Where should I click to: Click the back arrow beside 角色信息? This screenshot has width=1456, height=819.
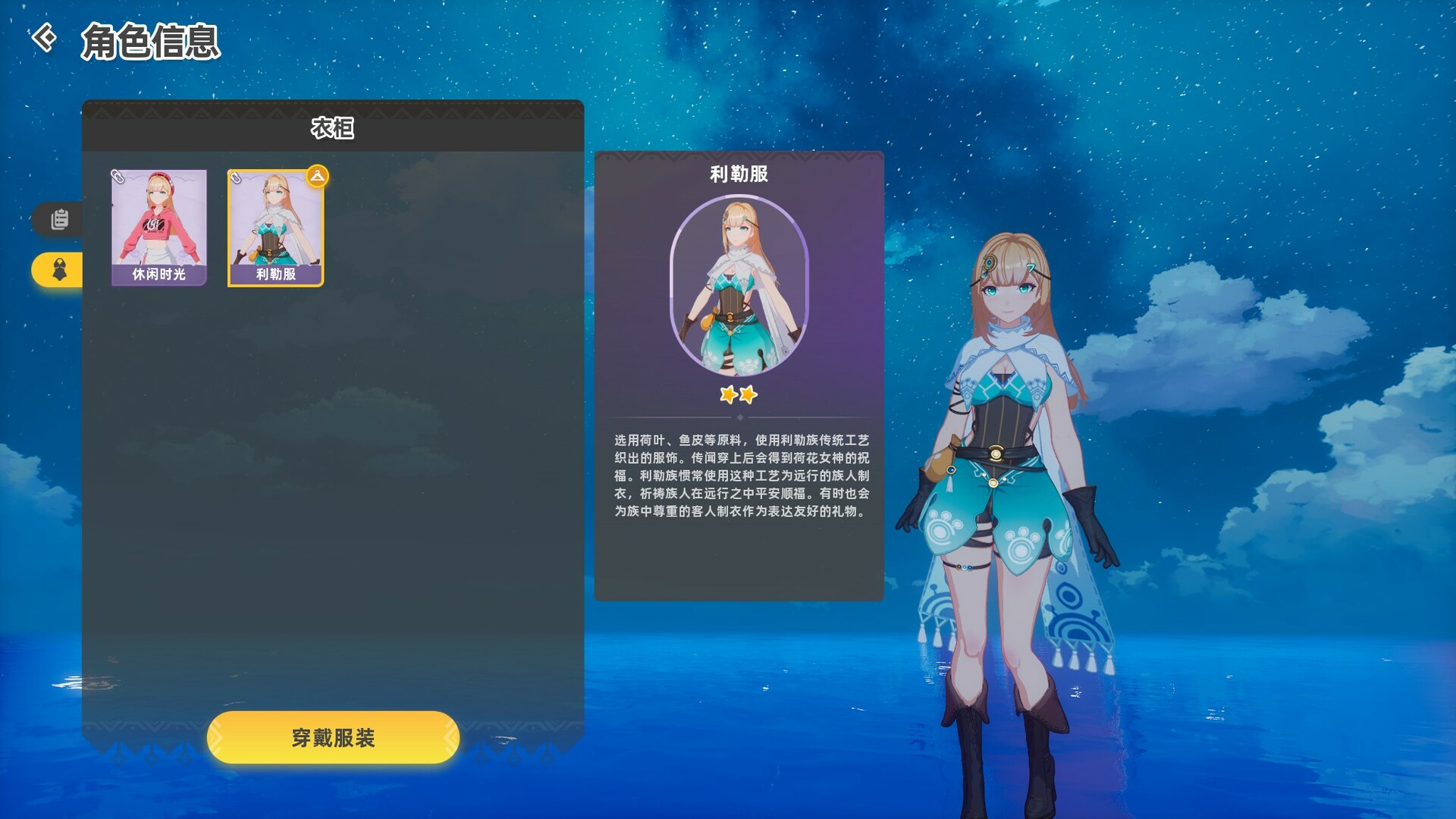coord(44,39)
